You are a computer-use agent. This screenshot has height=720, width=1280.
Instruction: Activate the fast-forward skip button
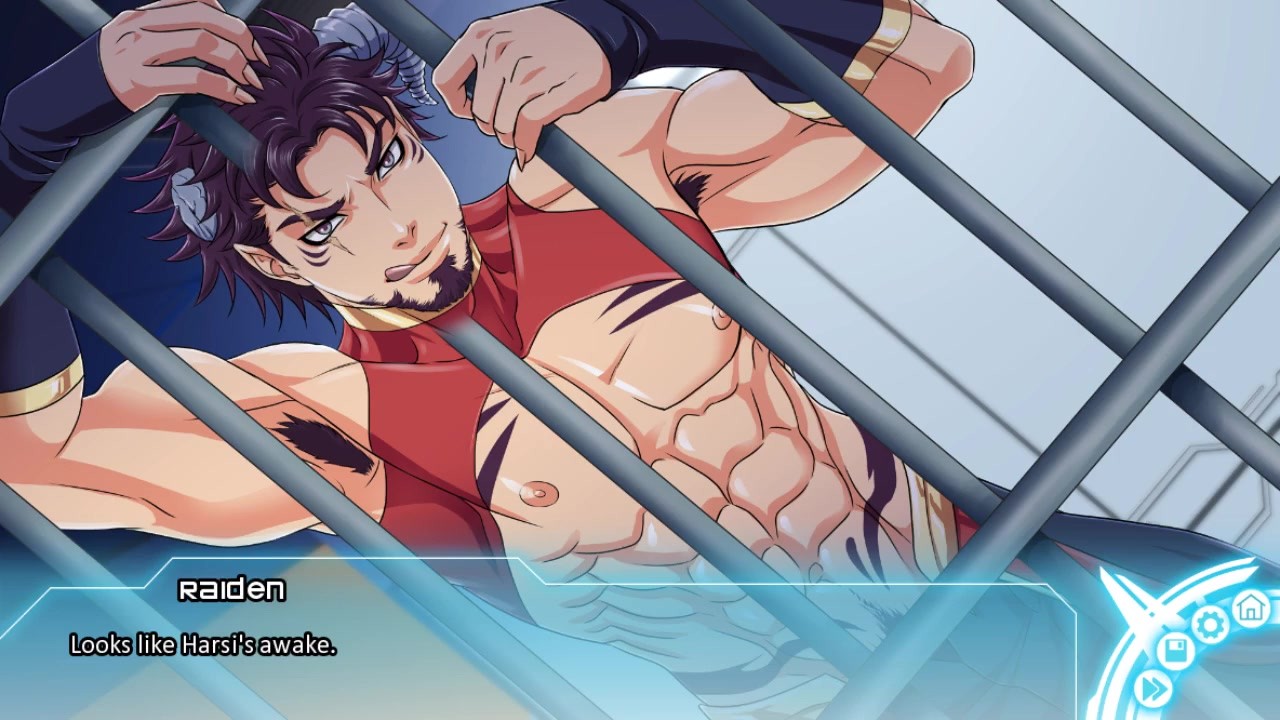(1153, 689)
